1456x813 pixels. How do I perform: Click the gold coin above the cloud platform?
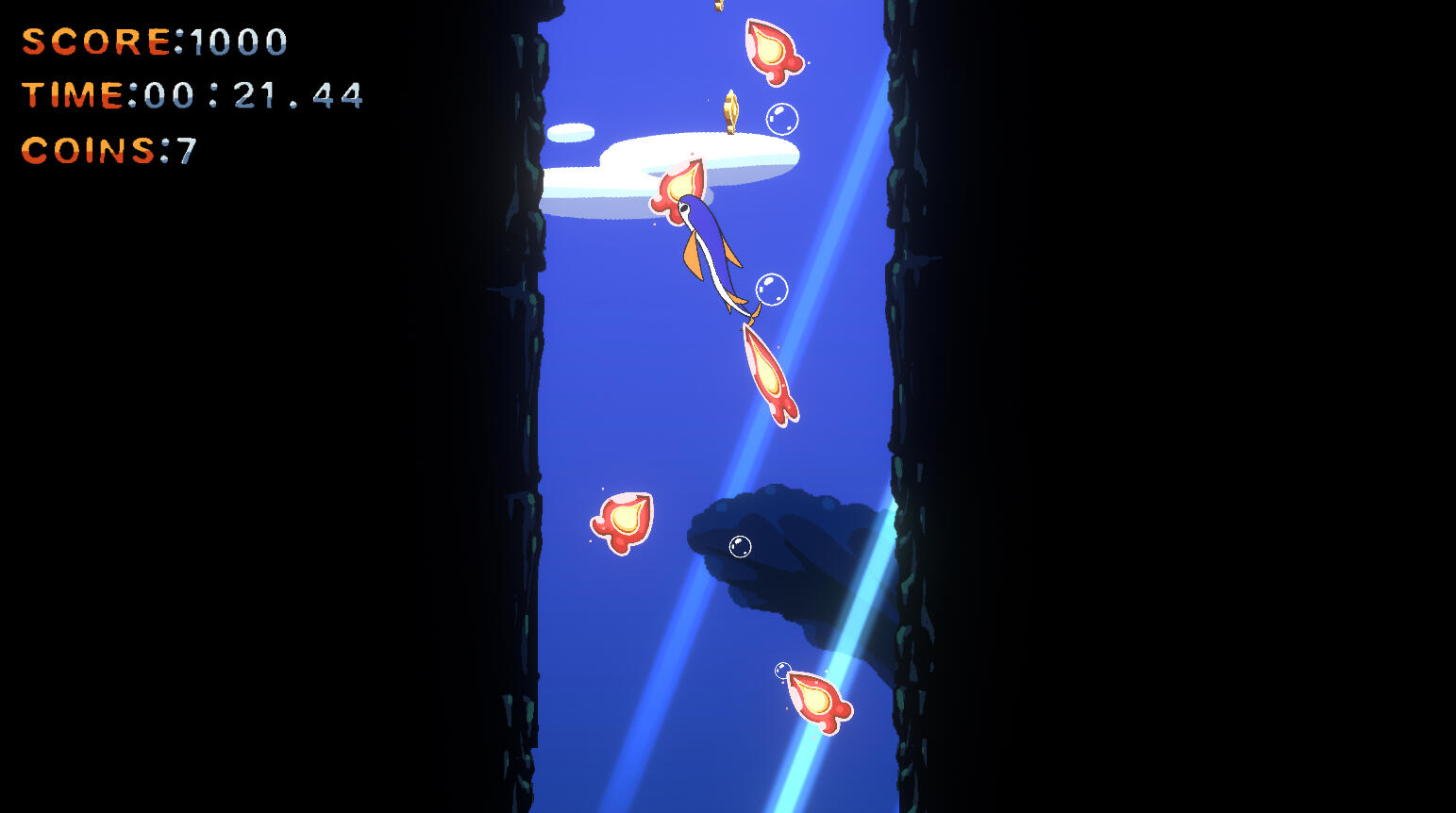coord(731,110)
